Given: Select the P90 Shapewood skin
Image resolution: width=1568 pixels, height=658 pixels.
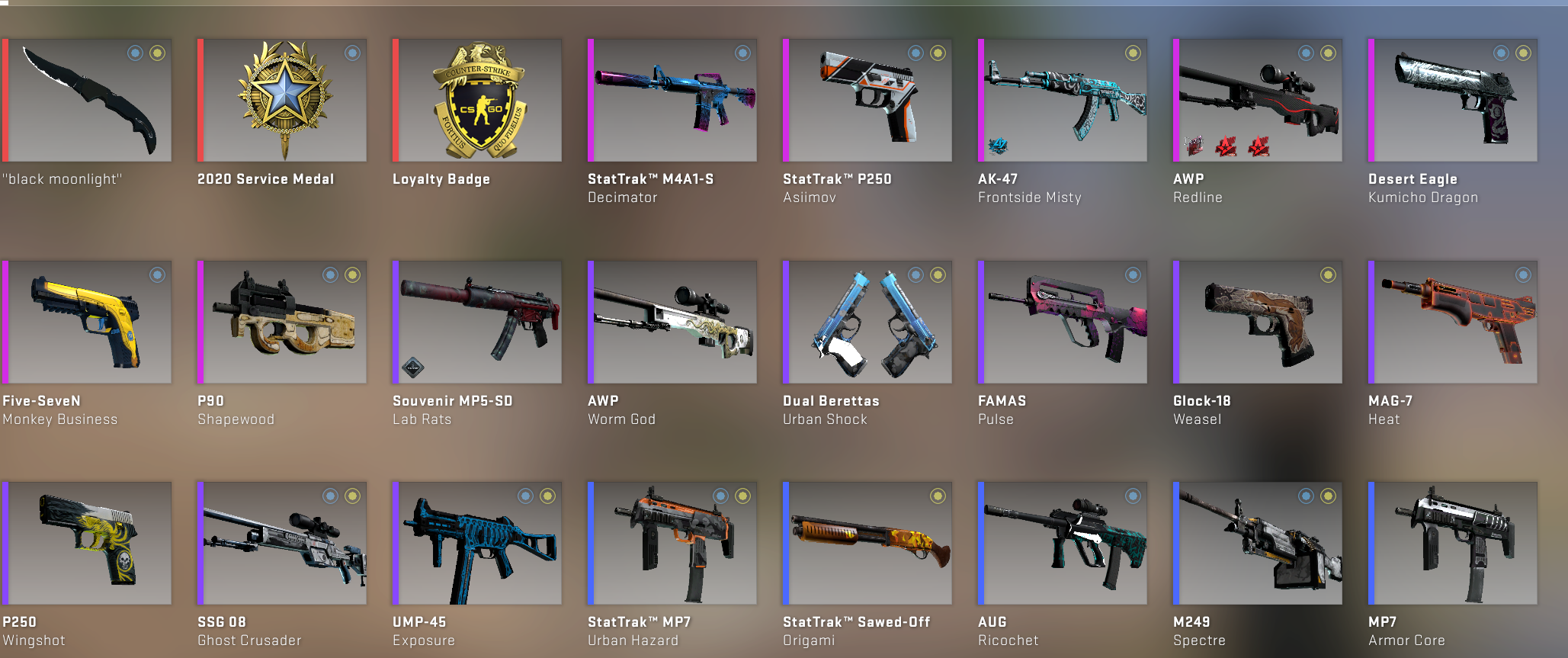Looking at the screenshot, I should pyautogui.click(x=282, y=322).
